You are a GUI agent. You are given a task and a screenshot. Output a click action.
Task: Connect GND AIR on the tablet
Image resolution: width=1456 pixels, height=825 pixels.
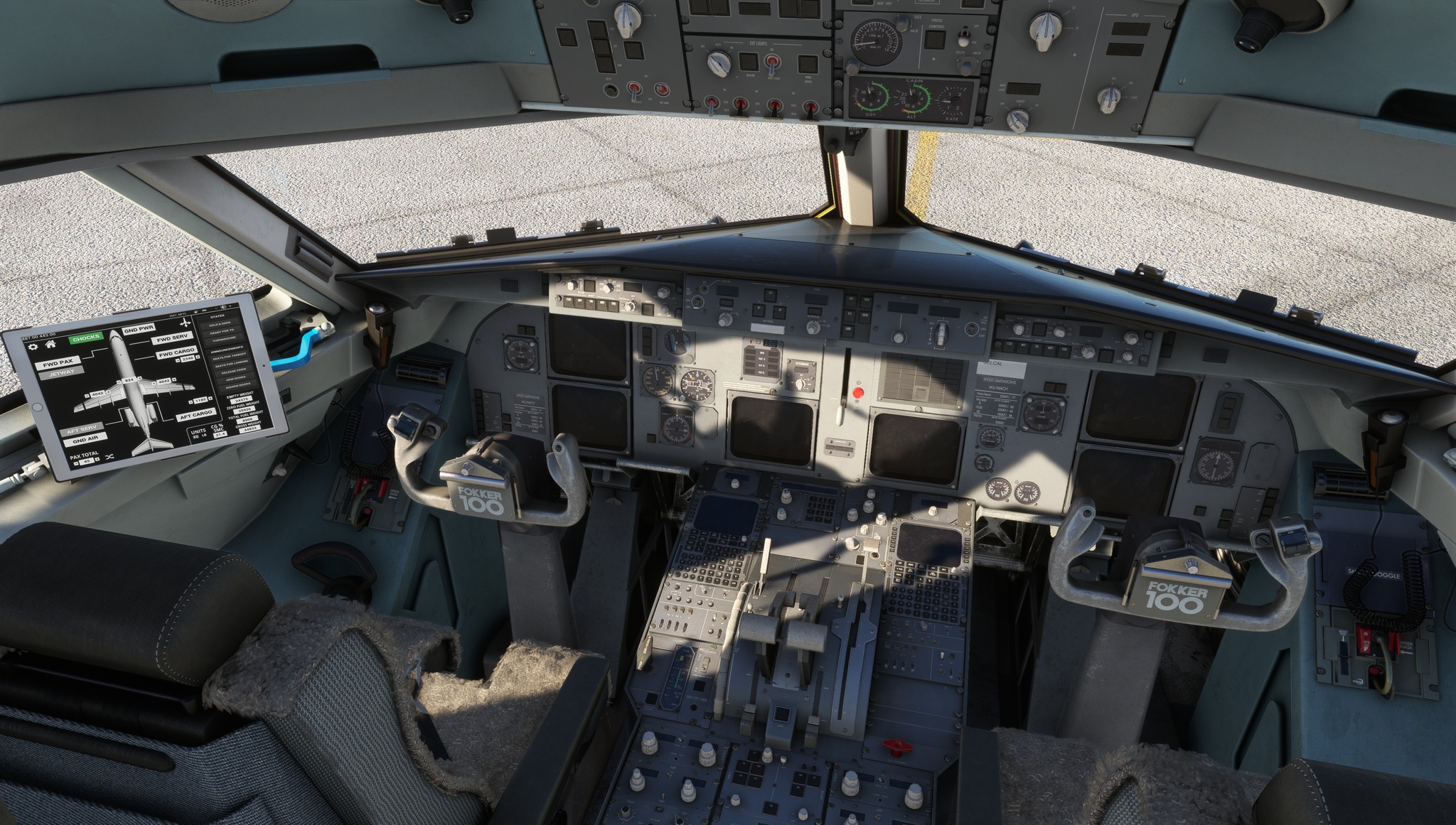pos(85,440)
